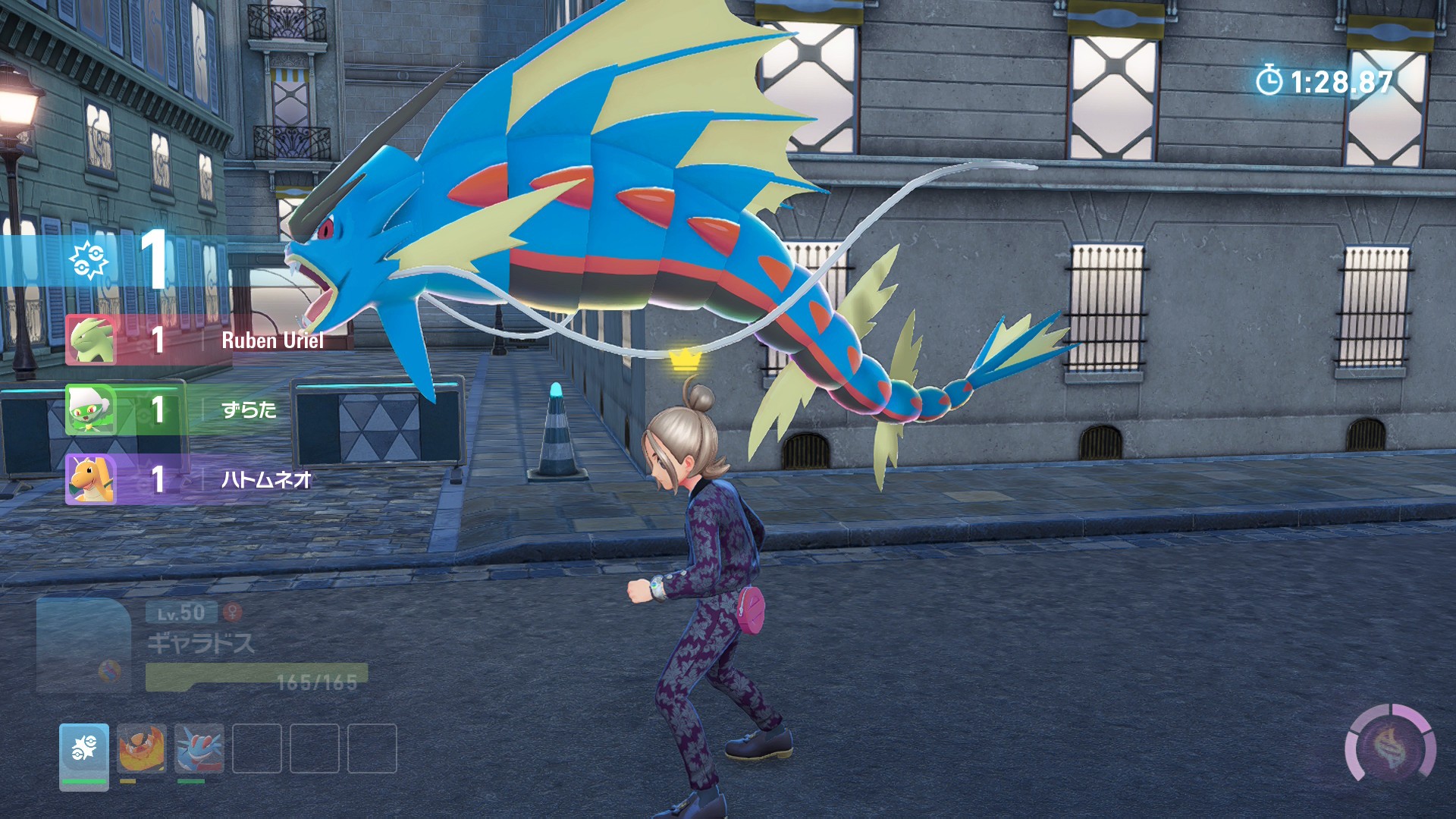
Task: Switch to the orange fire Pokémon party slot
Action: (x=142, y=748)
